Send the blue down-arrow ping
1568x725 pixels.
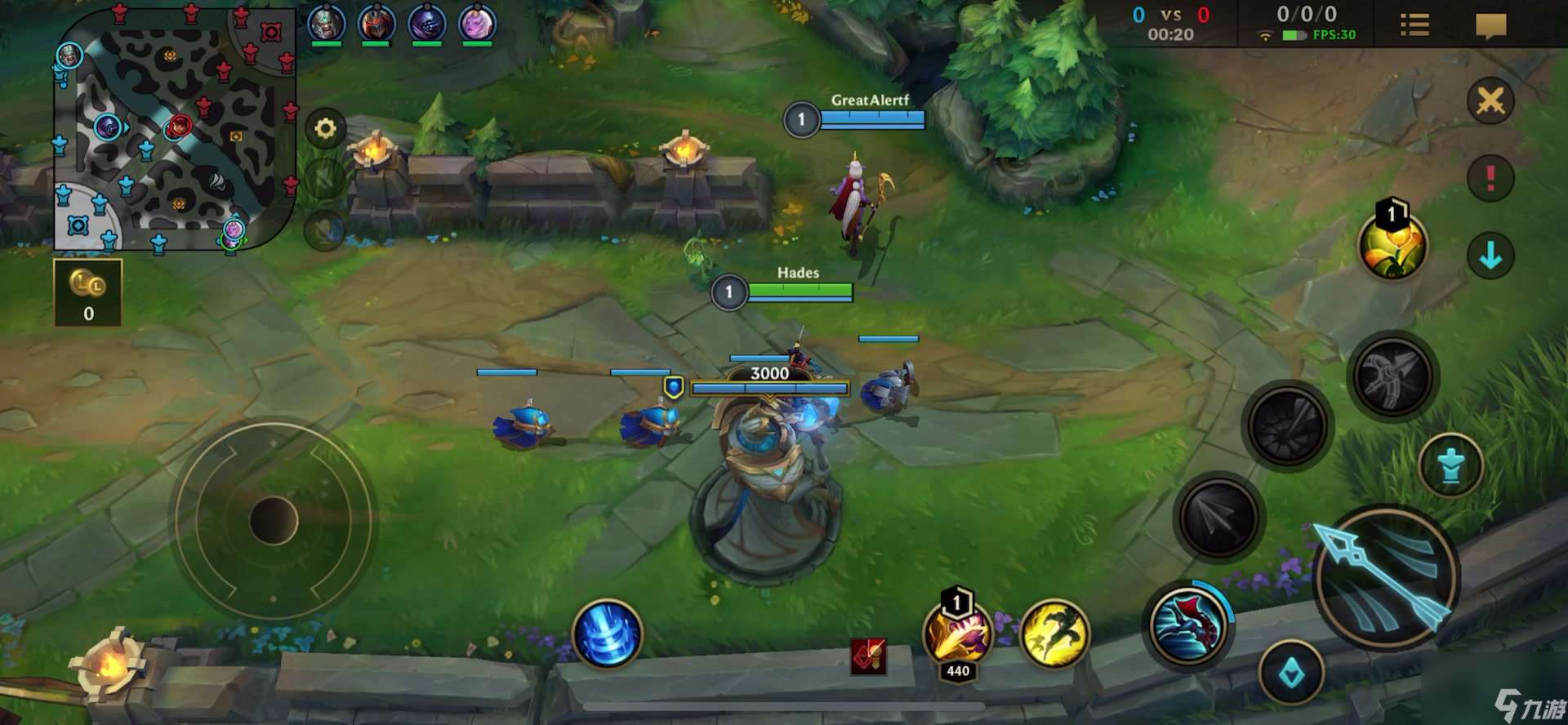point(1490,256)
